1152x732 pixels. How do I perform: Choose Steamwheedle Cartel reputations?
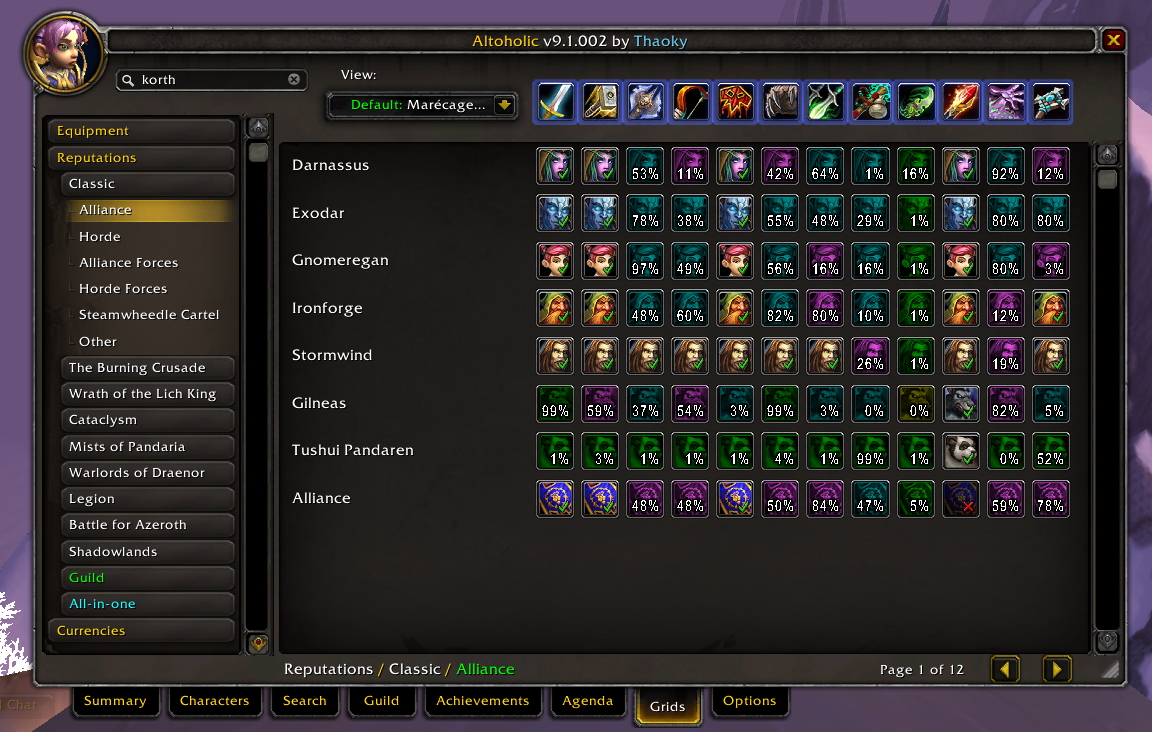pyautogui.click(x=149, y=315)
